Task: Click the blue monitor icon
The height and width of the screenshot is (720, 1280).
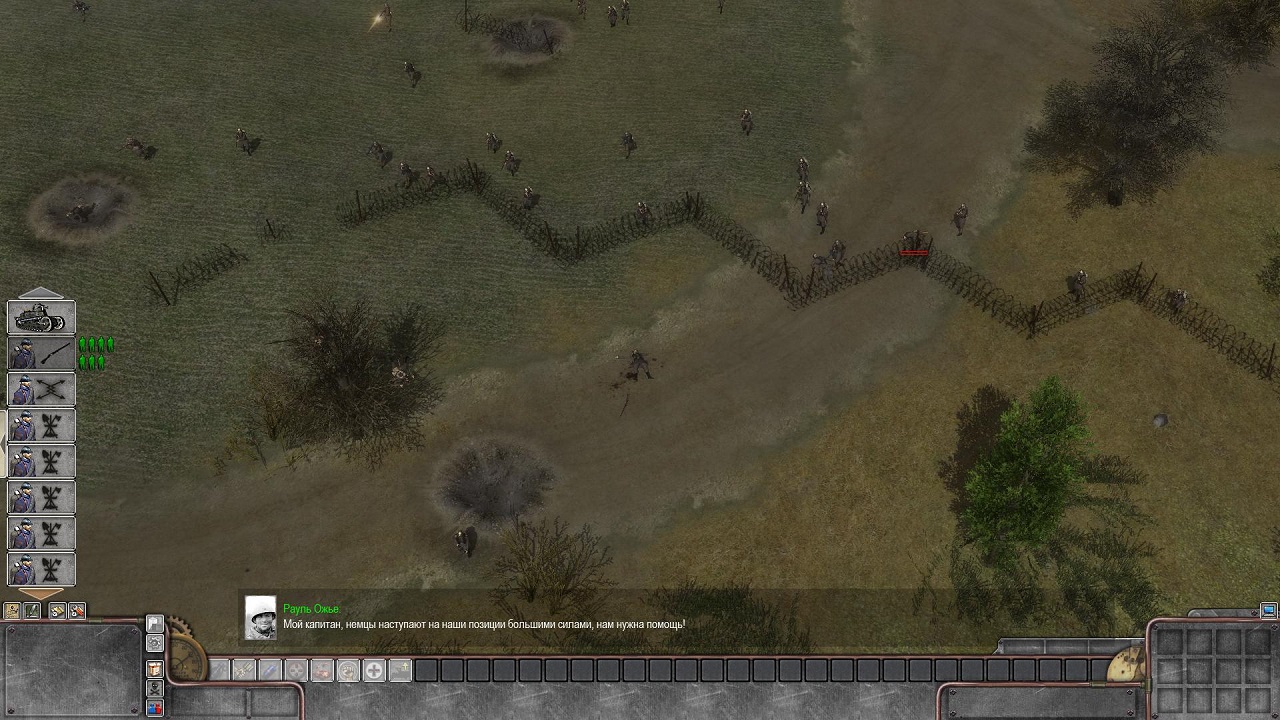Action: (1268, 610)
